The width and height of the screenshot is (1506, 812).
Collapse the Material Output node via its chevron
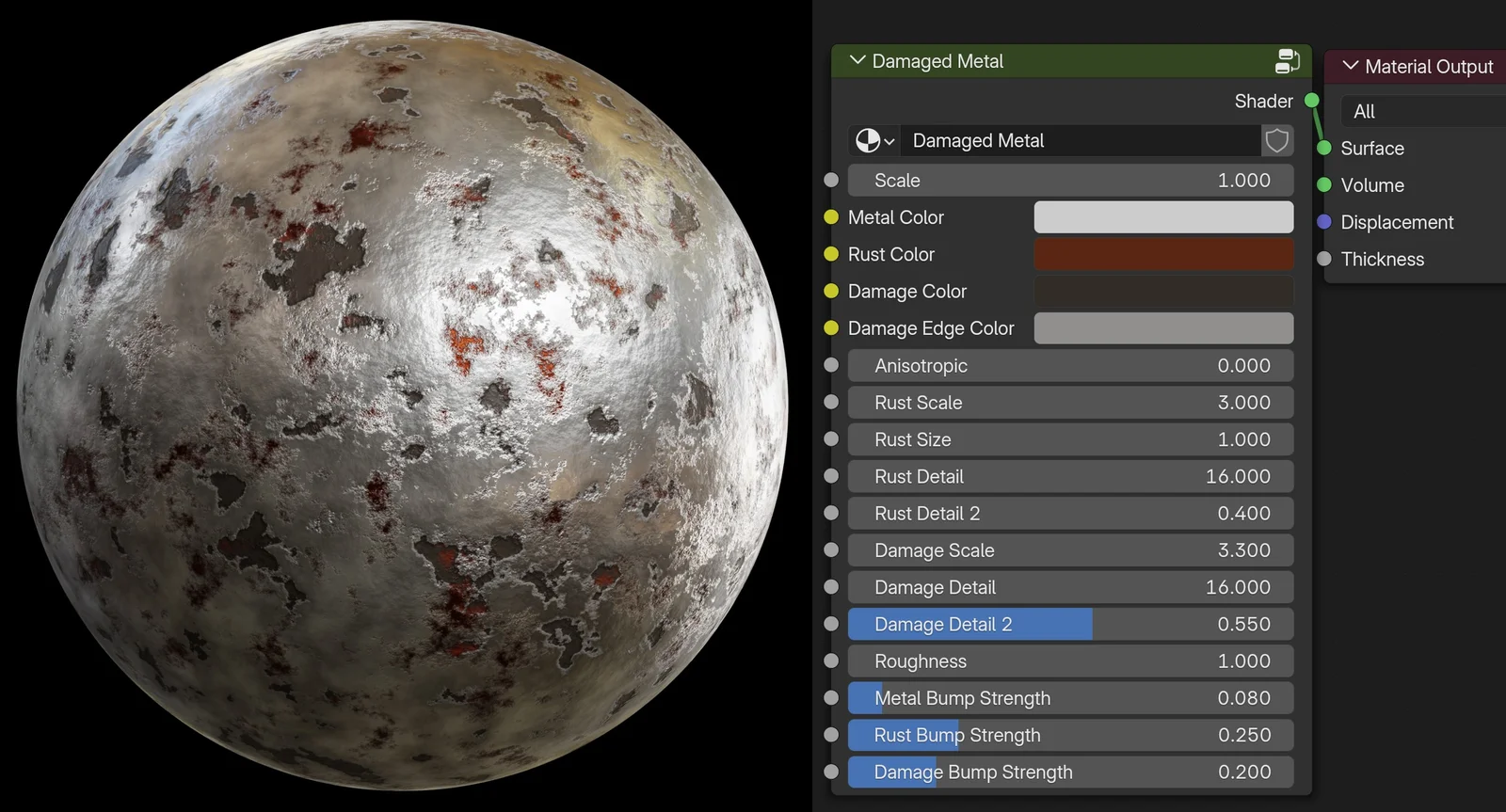[1351, 66]
